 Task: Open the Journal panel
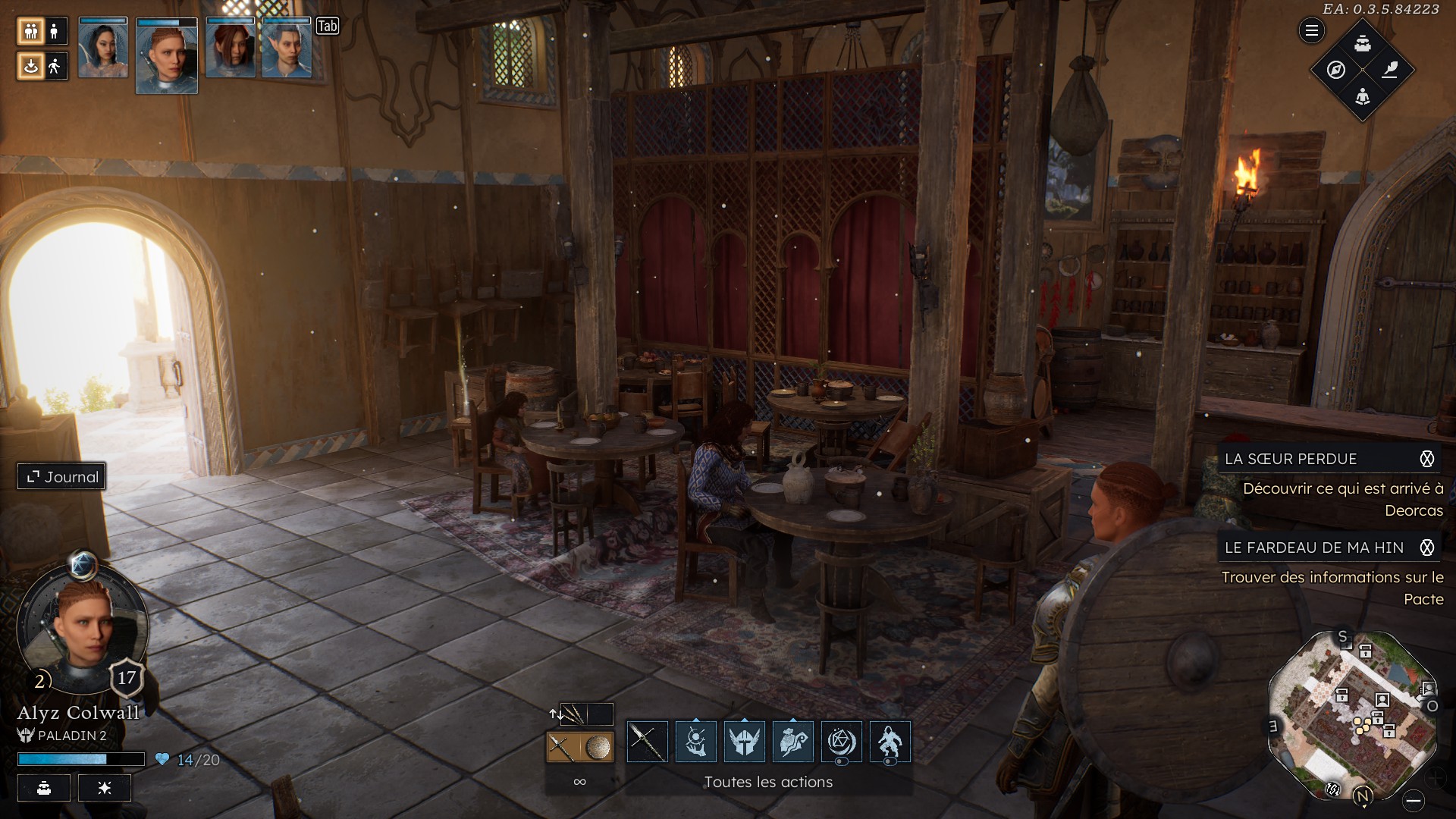tap(62, 477)
